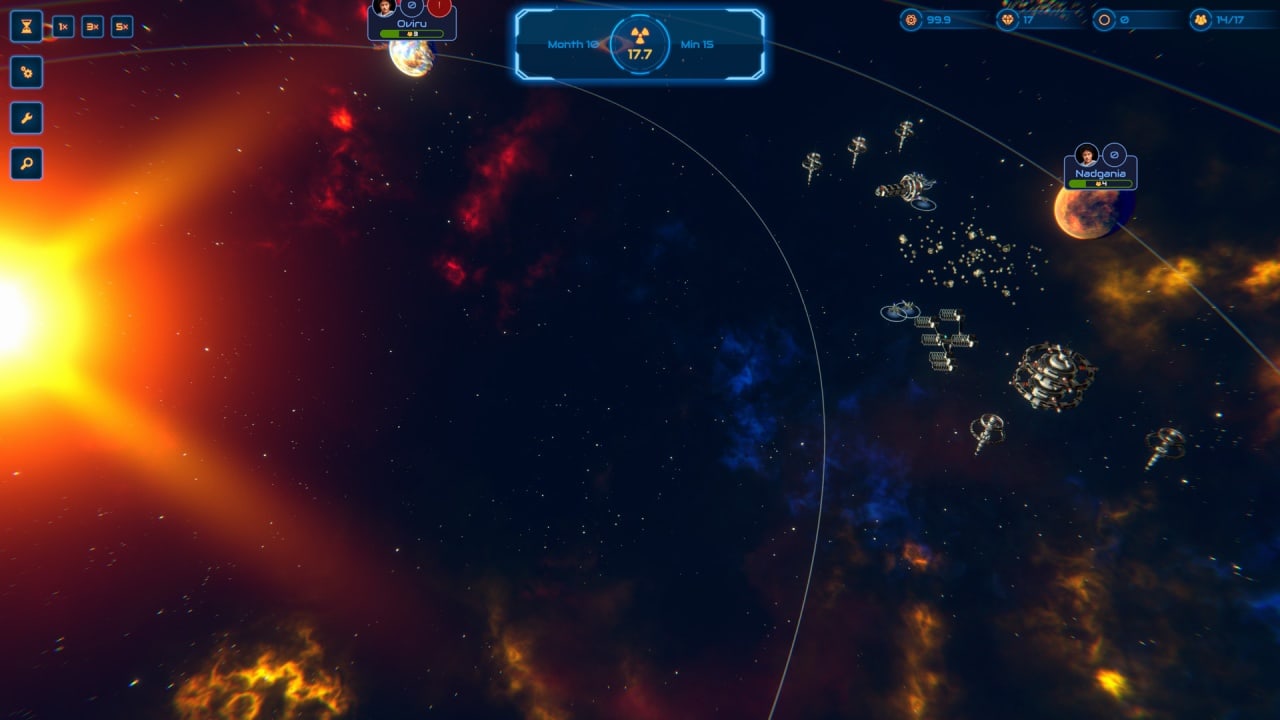The image size is (1280, 720).
Task: Select the Nadgania planet label
Action: (1100, 174)
